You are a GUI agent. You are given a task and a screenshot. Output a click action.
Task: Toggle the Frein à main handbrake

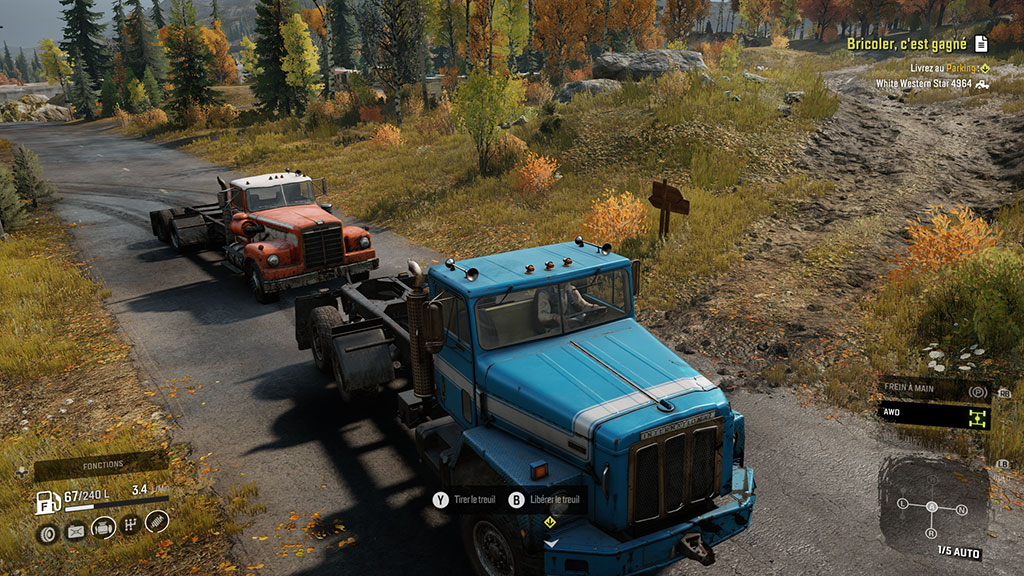click(935, 391)
